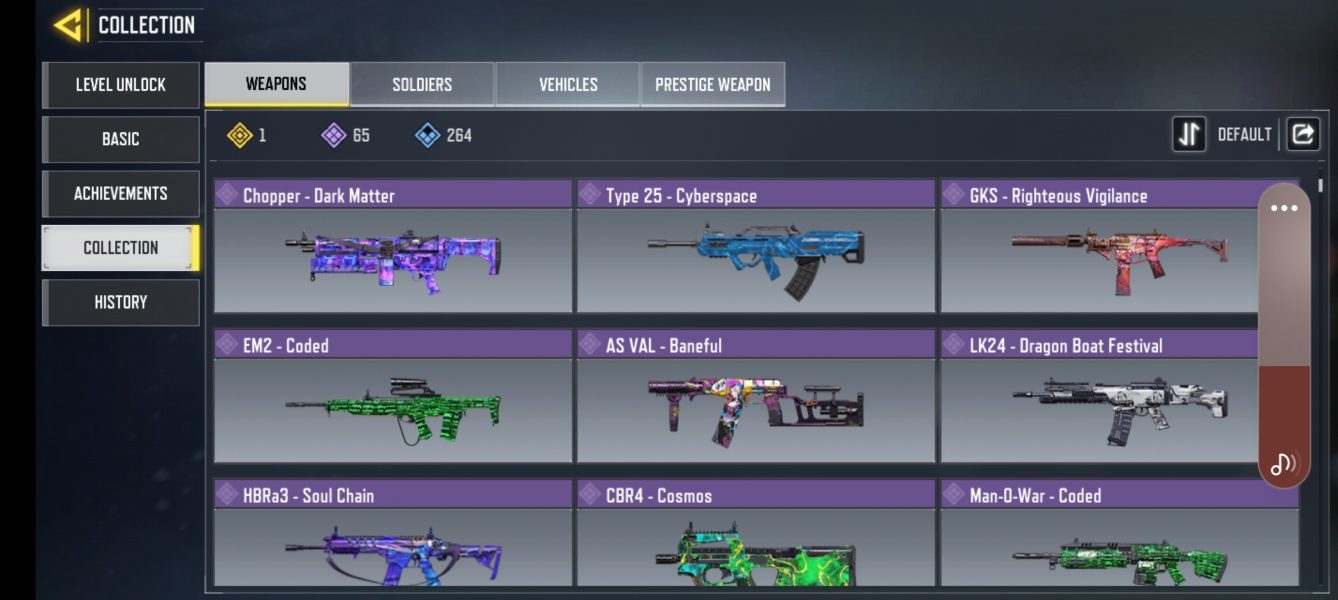
Task: Select the Collection side menu entry
Action: (121, 248)
